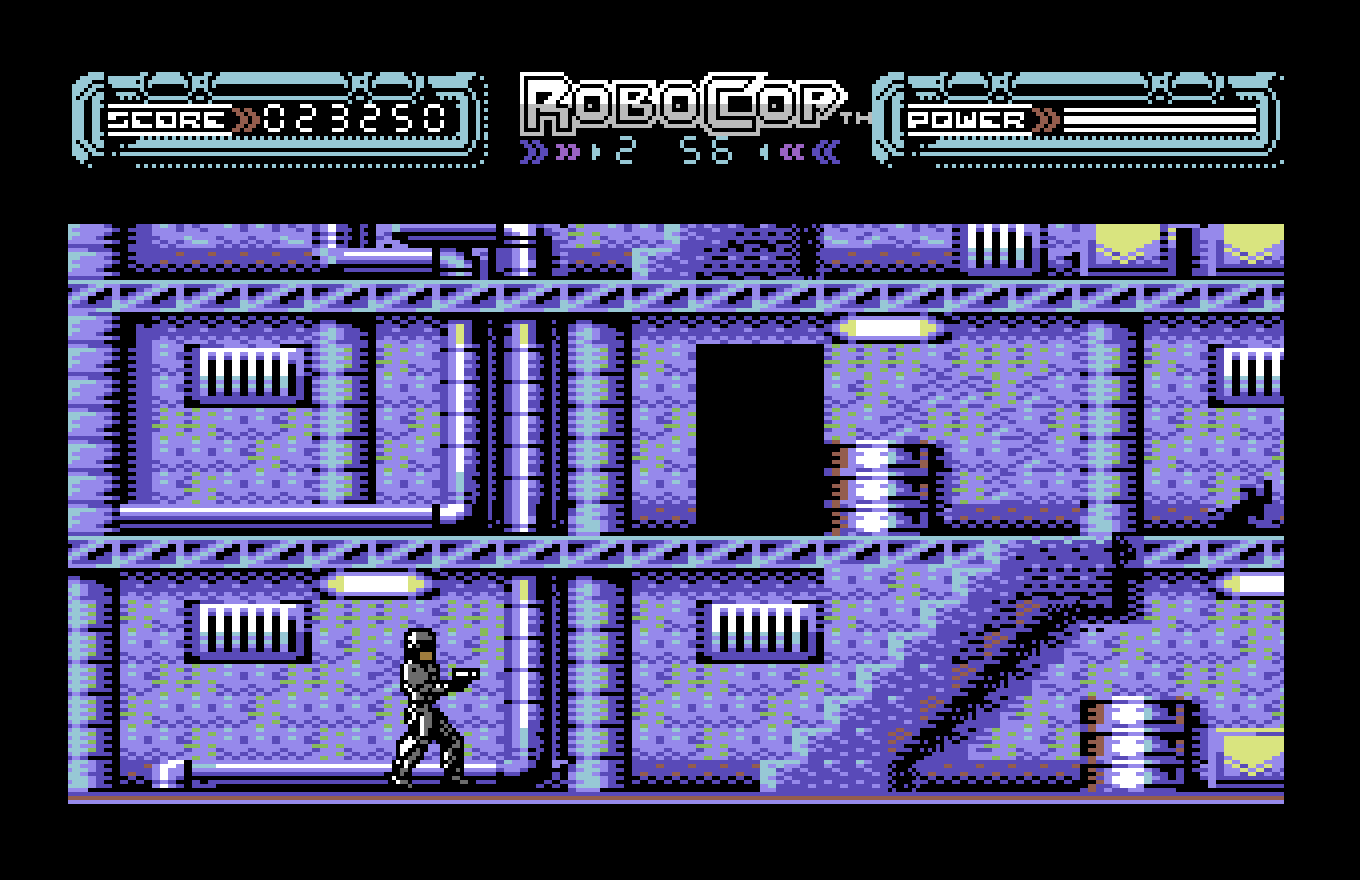Select the POWER label in the HUD

(965, 118)
